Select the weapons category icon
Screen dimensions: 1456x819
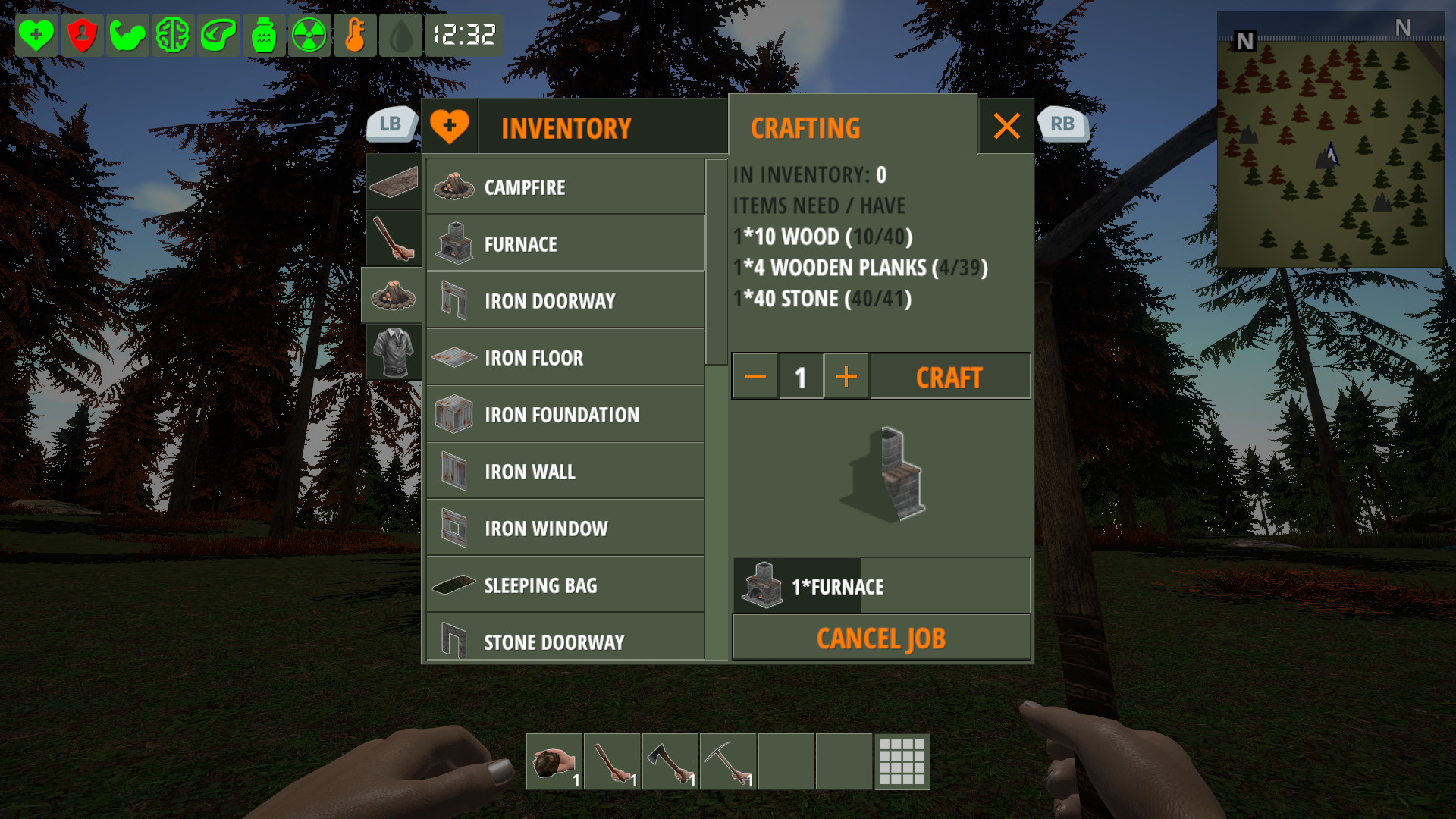coord(392,239)
